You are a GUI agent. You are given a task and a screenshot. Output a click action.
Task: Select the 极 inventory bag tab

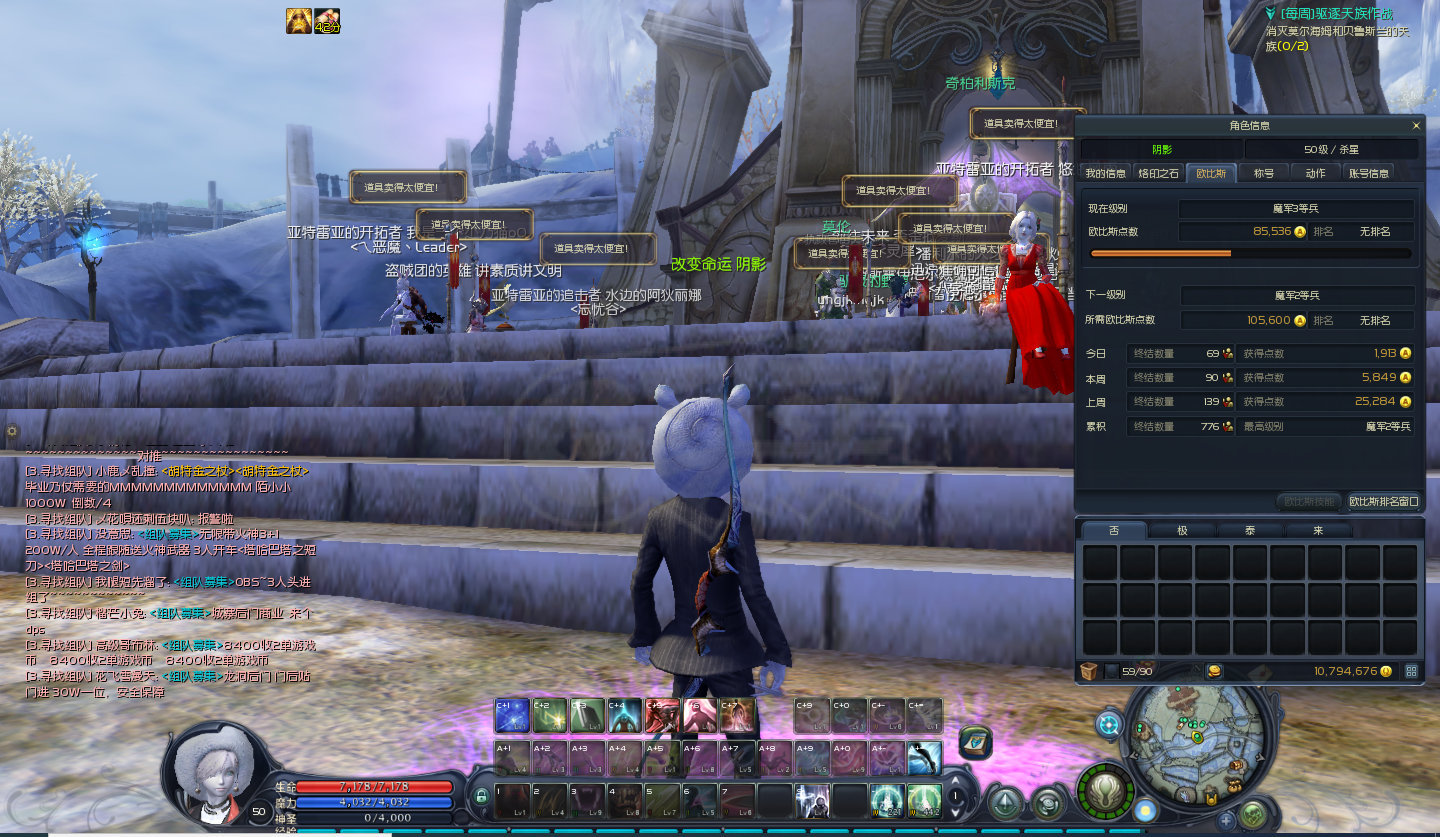point(1182,530)
